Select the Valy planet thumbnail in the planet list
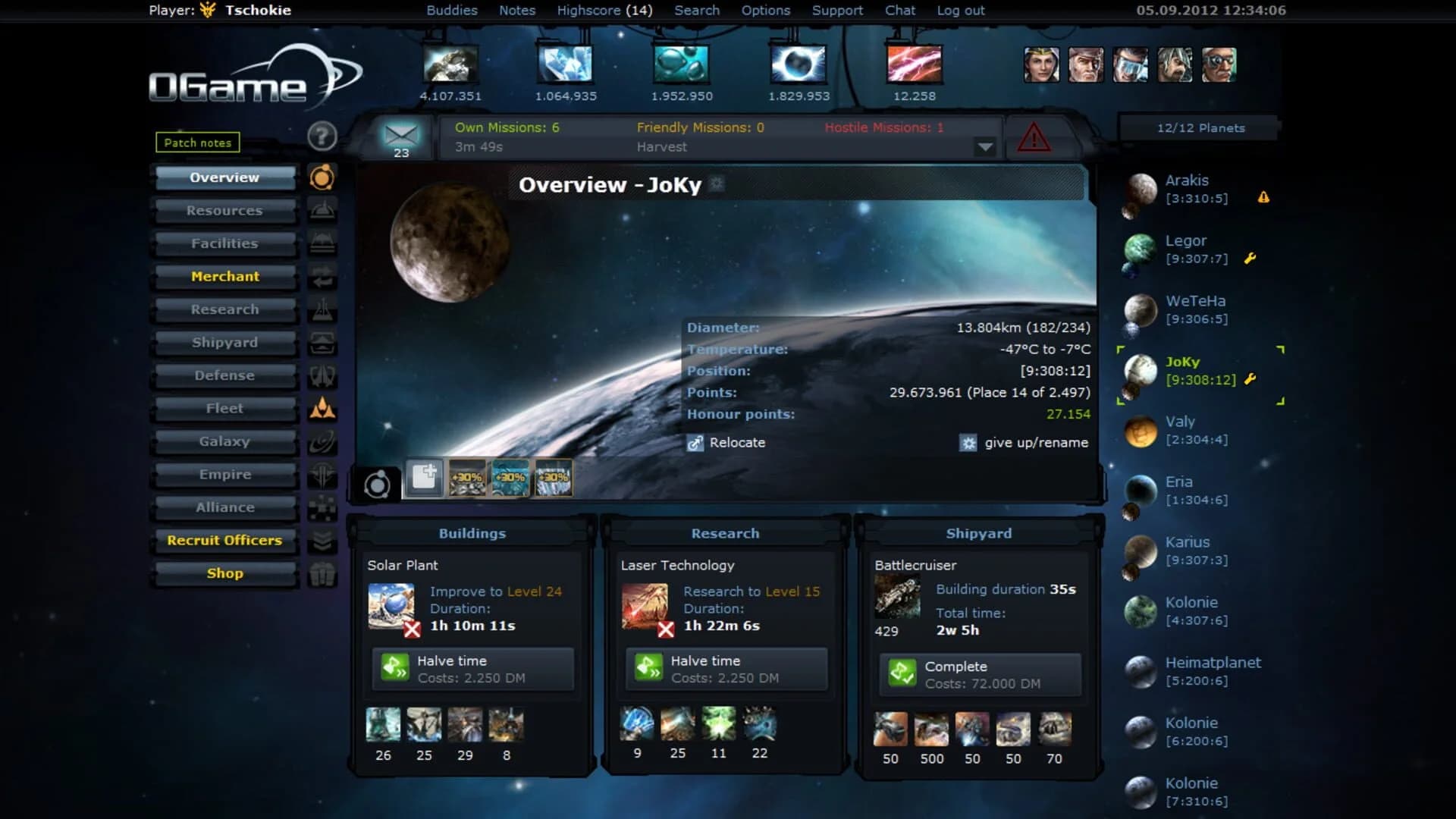 click(x=1139, y=432)
